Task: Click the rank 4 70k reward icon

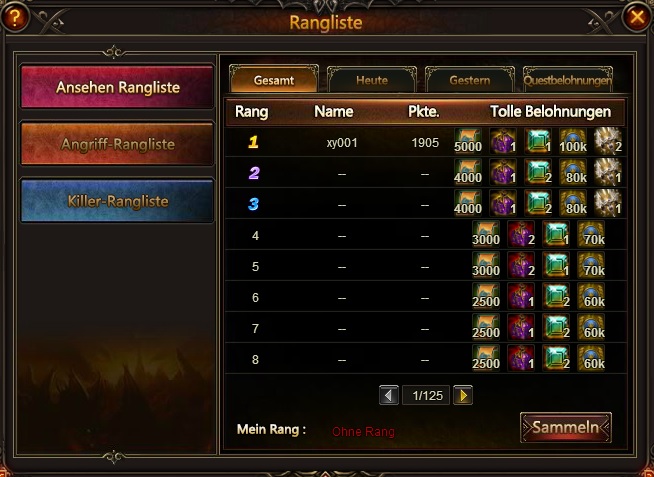Action: 591,236
